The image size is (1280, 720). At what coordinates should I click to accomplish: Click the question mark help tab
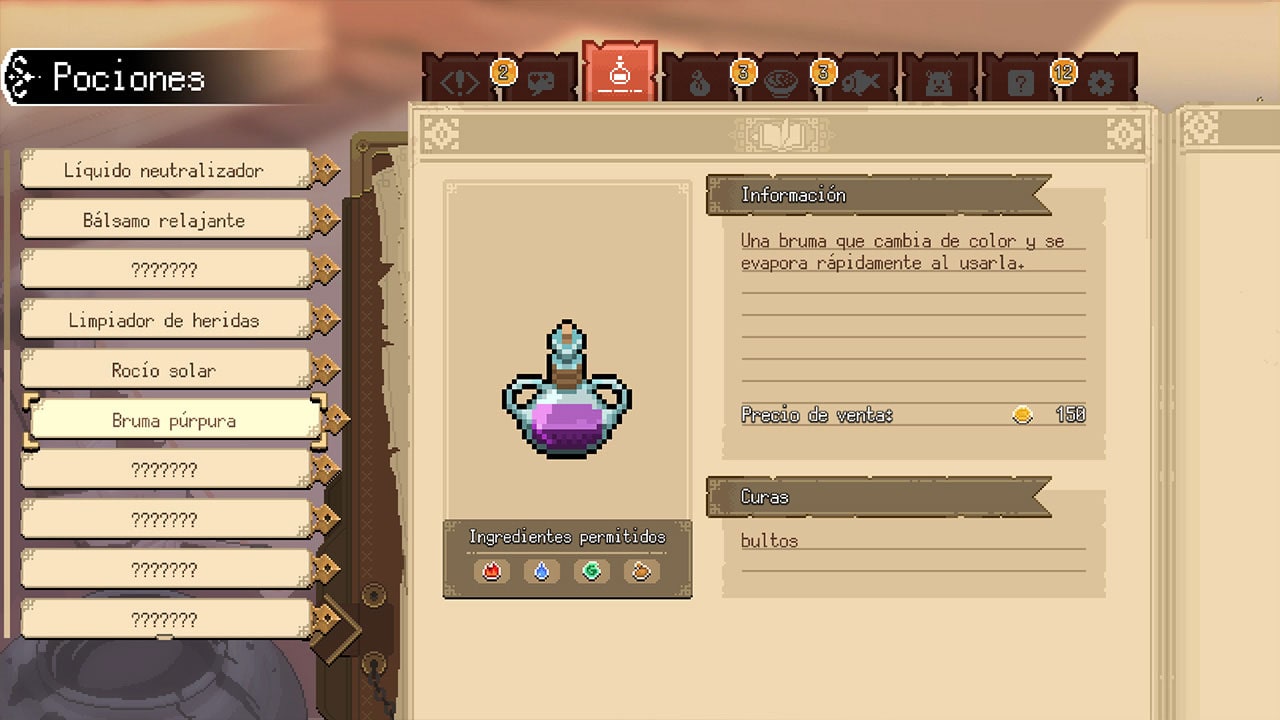coord(1020,80)
